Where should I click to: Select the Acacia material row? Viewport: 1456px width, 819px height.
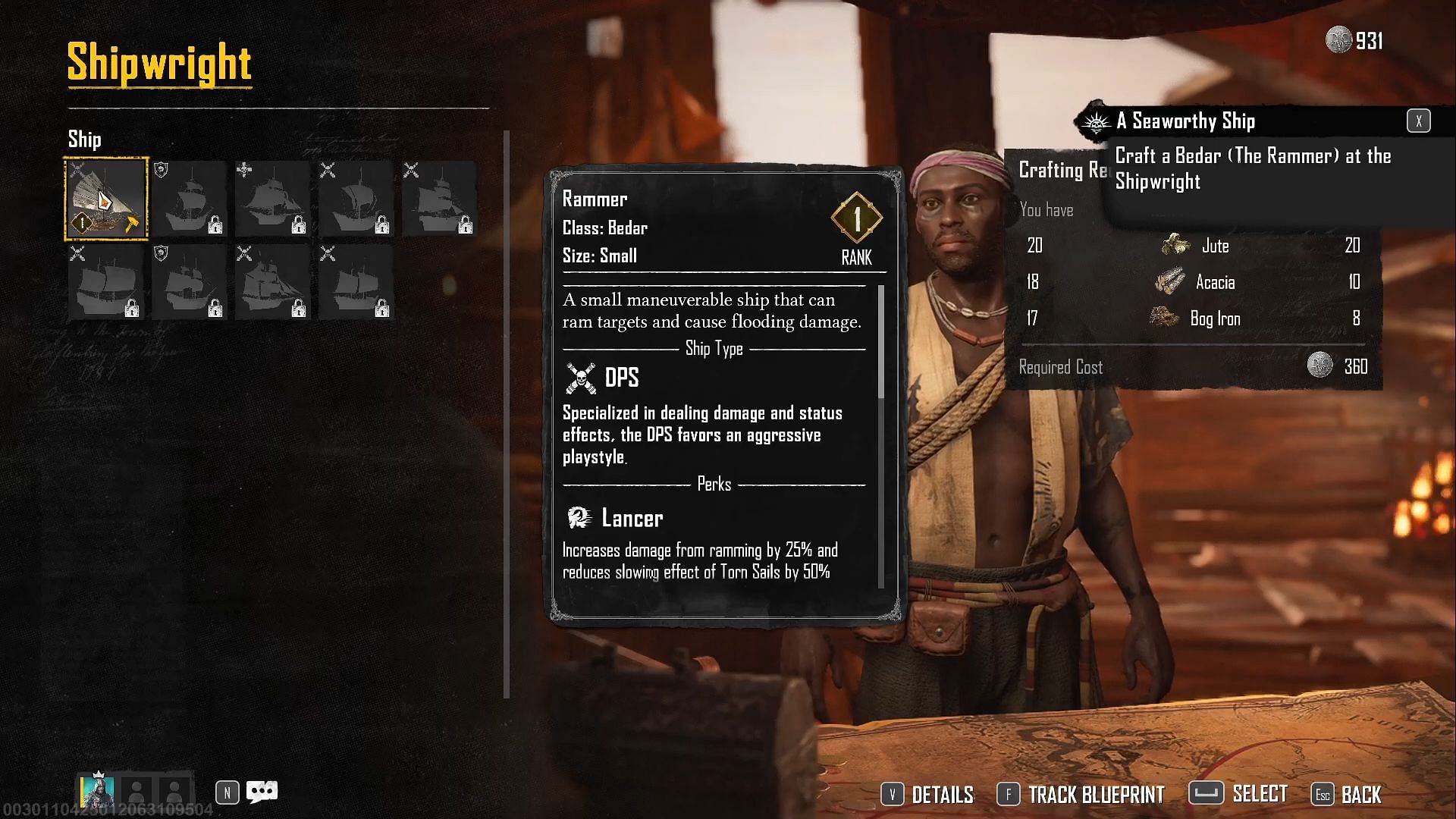pos(1213,282)
